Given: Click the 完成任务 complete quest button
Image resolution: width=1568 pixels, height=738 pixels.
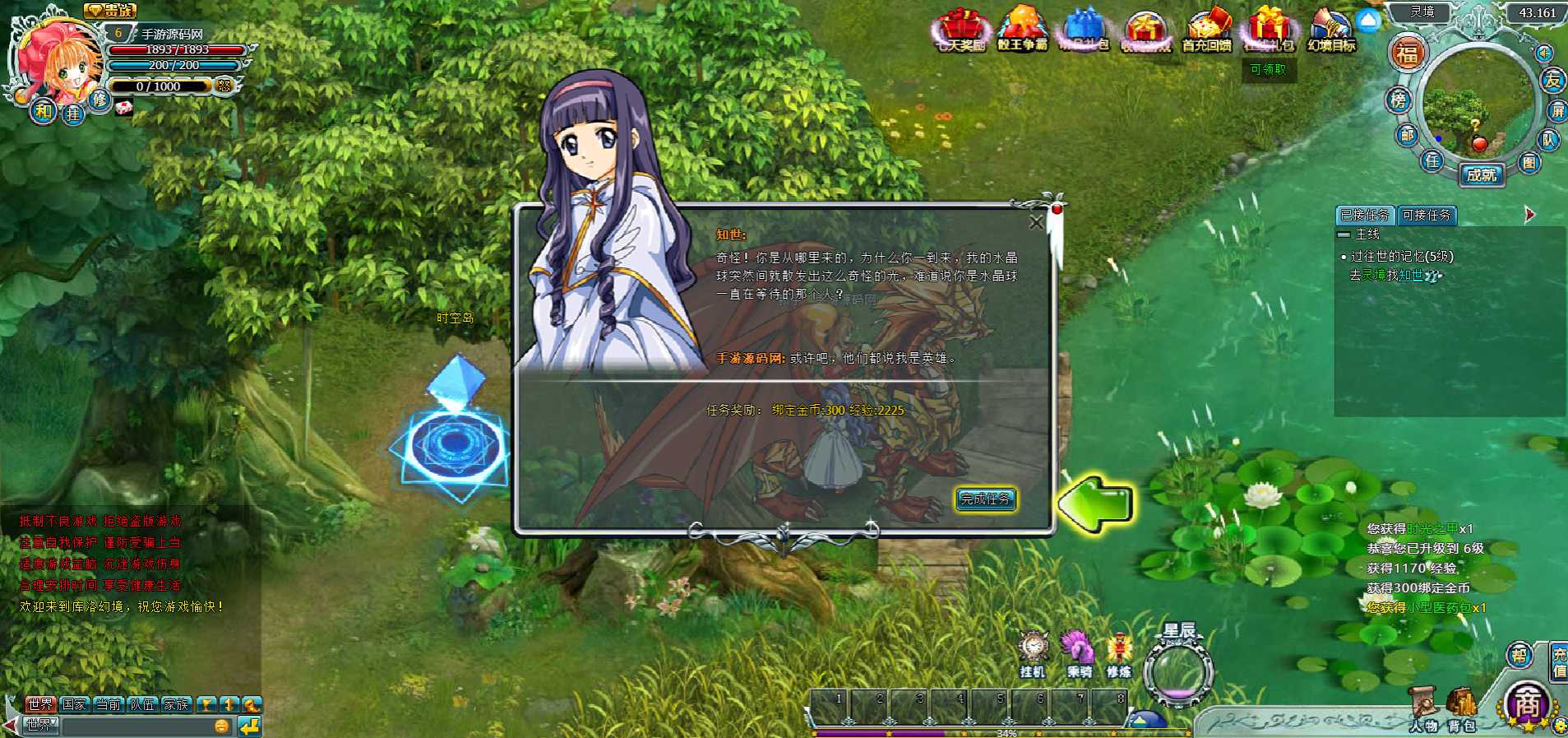Looking at the screenshot, I should coord(985,499).
